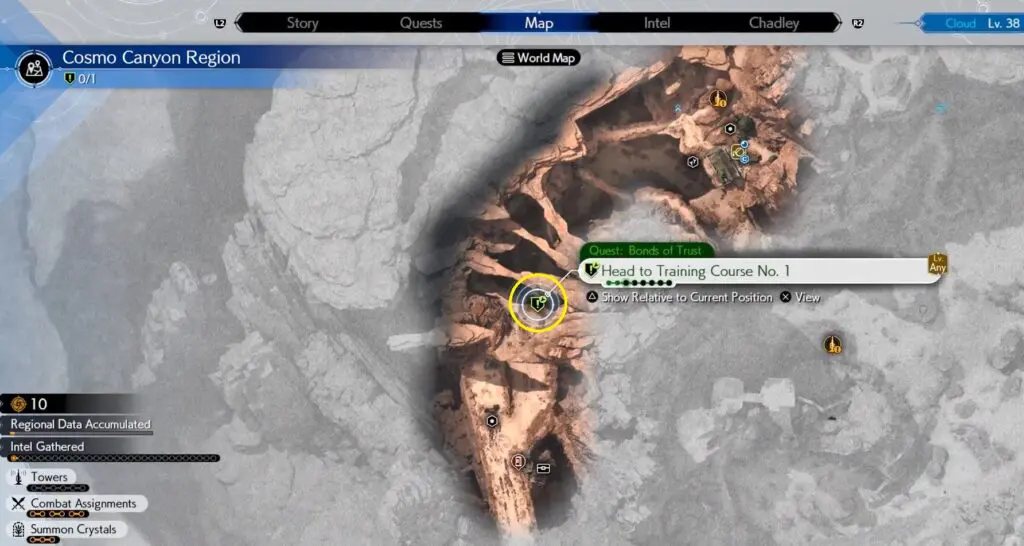Pick the Summon Crystals legend entry

(x=73, y=529)
